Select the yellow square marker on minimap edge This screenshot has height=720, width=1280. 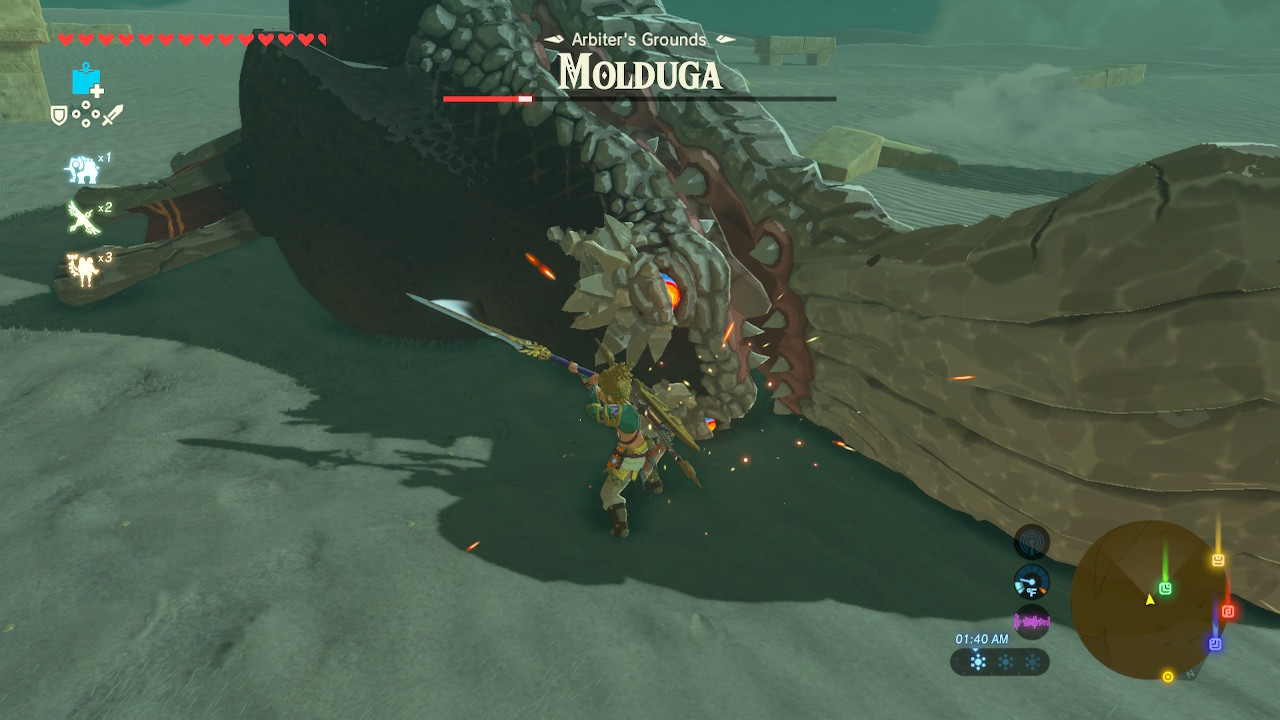click(x=1218, y=560)
